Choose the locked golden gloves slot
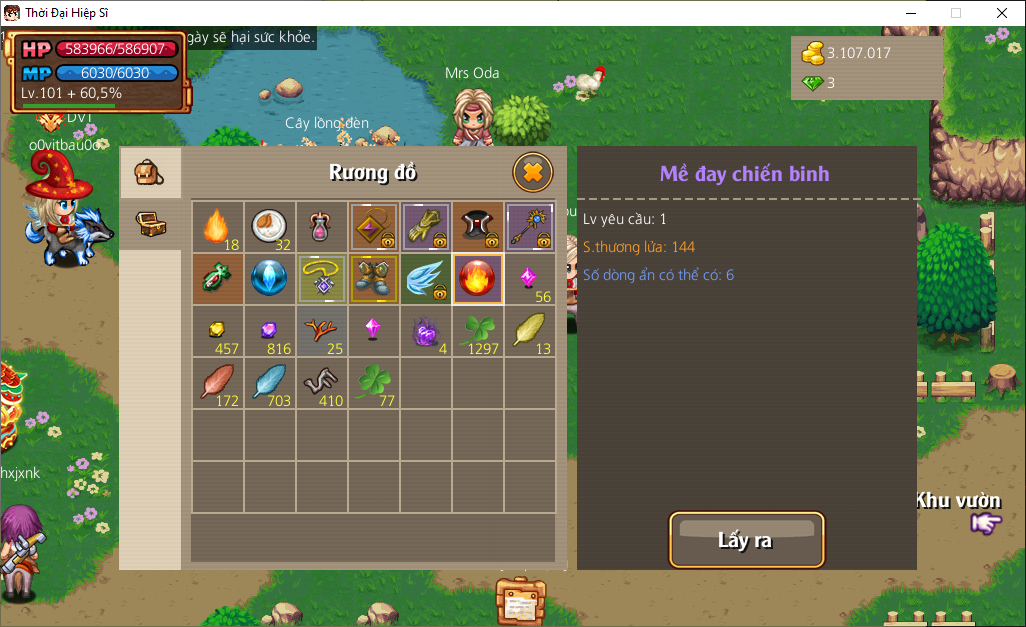1026x627 pixels. pyautogui.click(x=426, y=227)
